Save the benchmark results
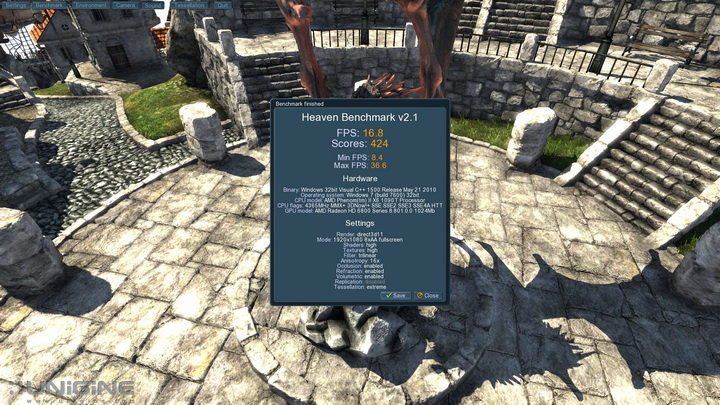 click(x=395, y=296)
